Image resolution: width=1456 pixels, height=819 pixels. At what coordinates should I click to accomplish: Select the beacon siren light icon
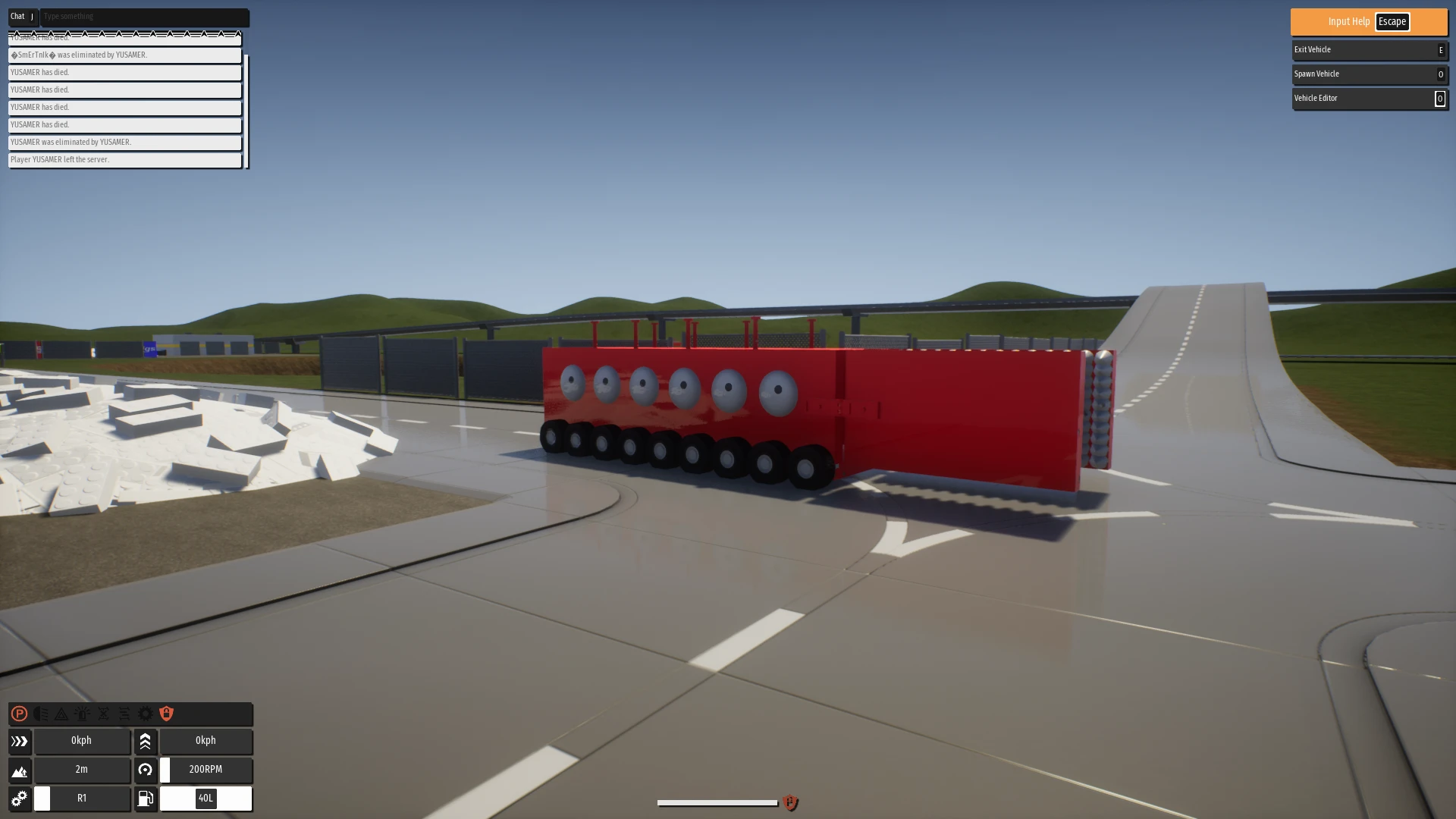coord(81,714)
